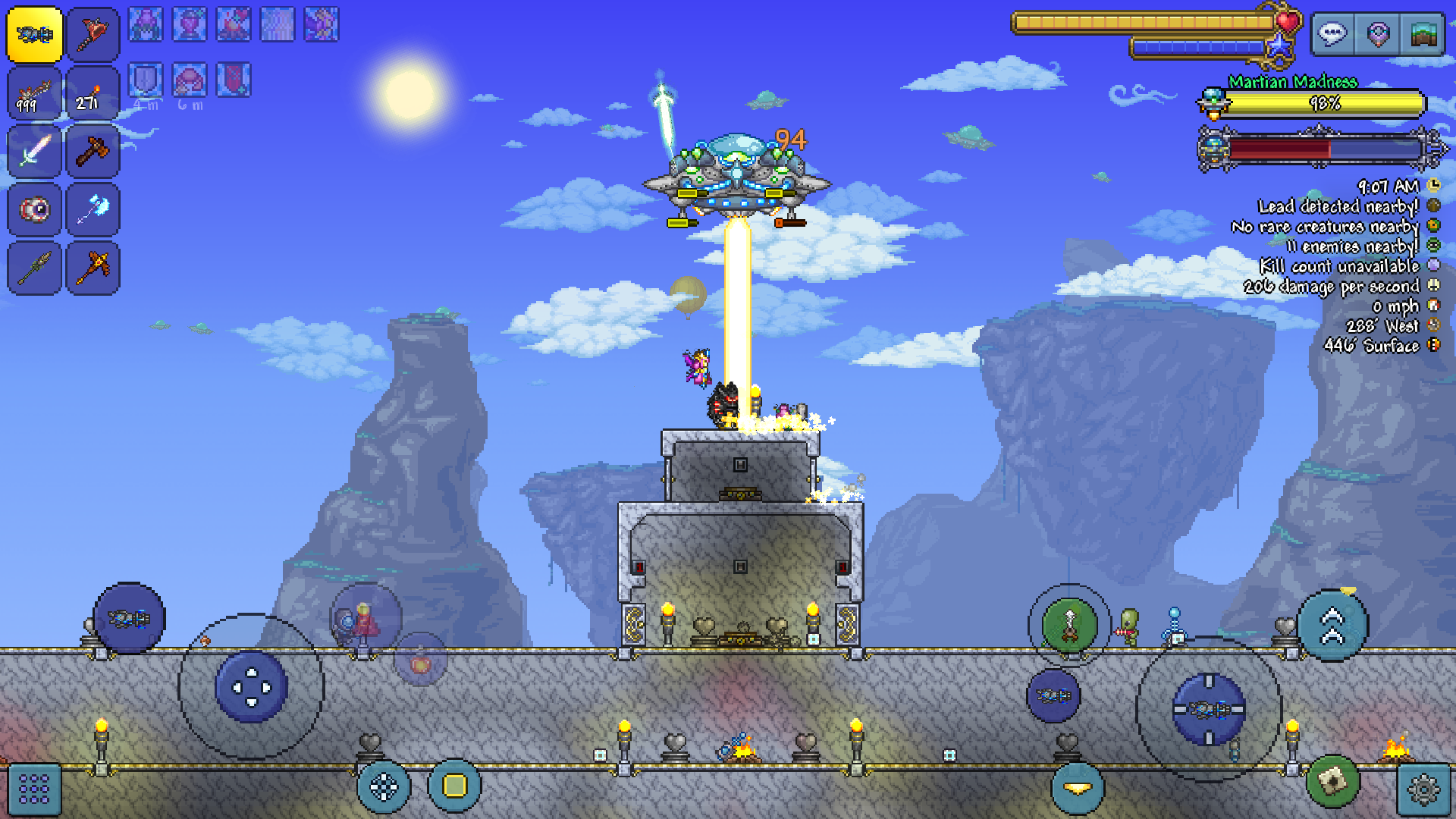The image size is (1456, 819).
Task: Equip the golden pickaxe from the hotbar
Action: [x=93, y=268]
